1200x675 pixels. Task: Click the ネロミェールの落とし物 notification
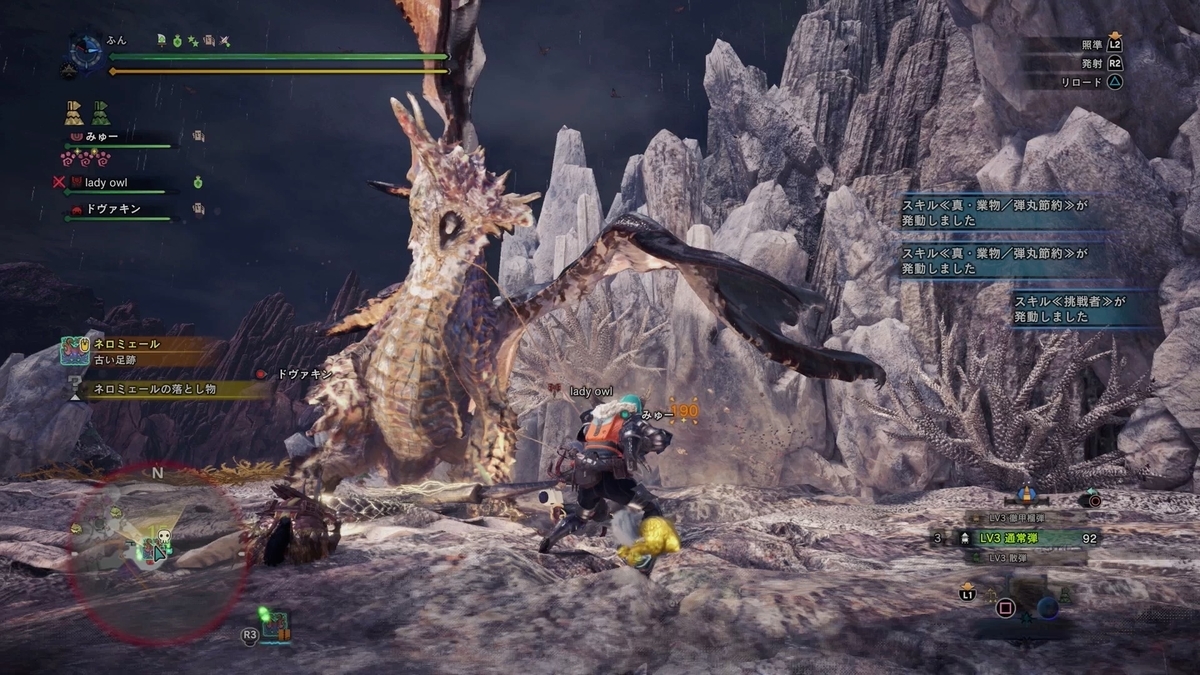(170, 391)
